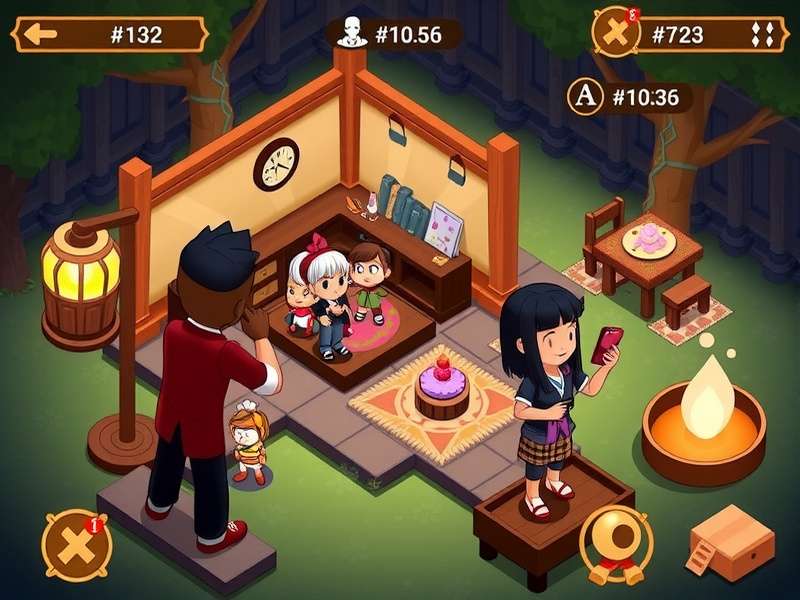
Task: Select the X icon attached to the #723 bar
Action: (x=615, y=33)
